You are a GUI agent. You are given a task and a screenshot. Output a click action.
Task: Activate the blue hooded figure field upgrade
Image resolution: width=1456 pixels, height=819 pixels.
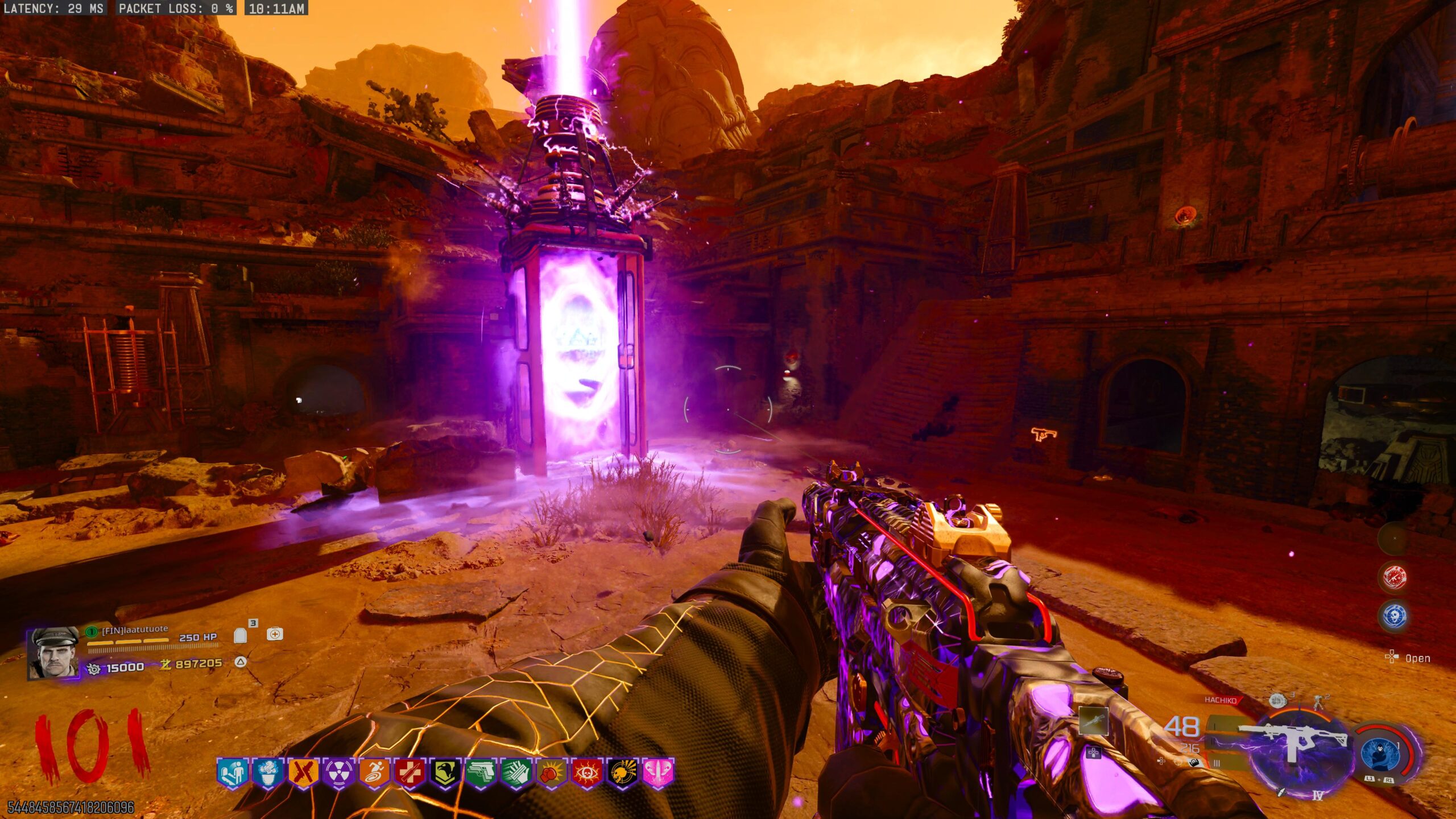[1380, 752]
